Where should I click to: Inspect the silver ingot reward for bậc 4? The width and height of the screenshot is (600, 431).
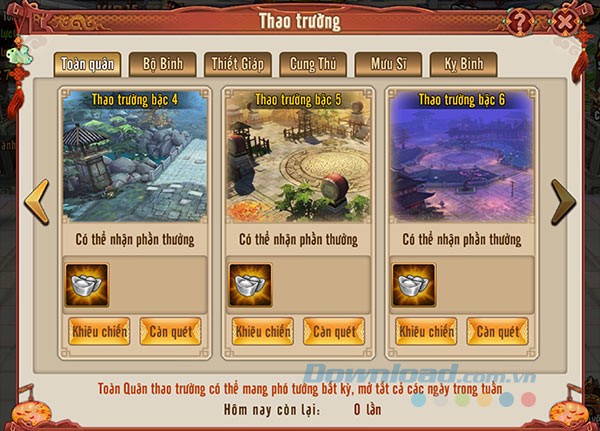[x=87, y=284]
